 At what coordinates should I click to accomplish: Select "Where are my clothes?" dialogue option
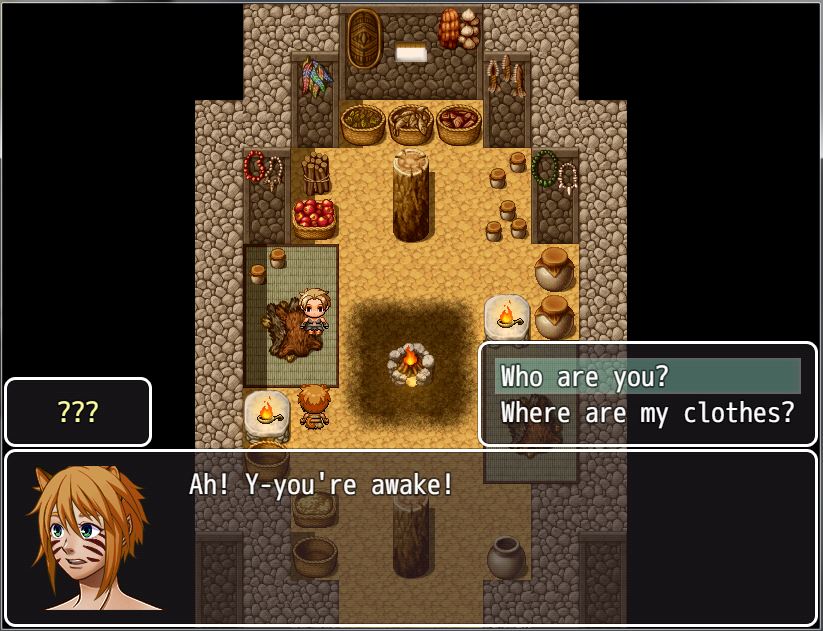point(647,412)
